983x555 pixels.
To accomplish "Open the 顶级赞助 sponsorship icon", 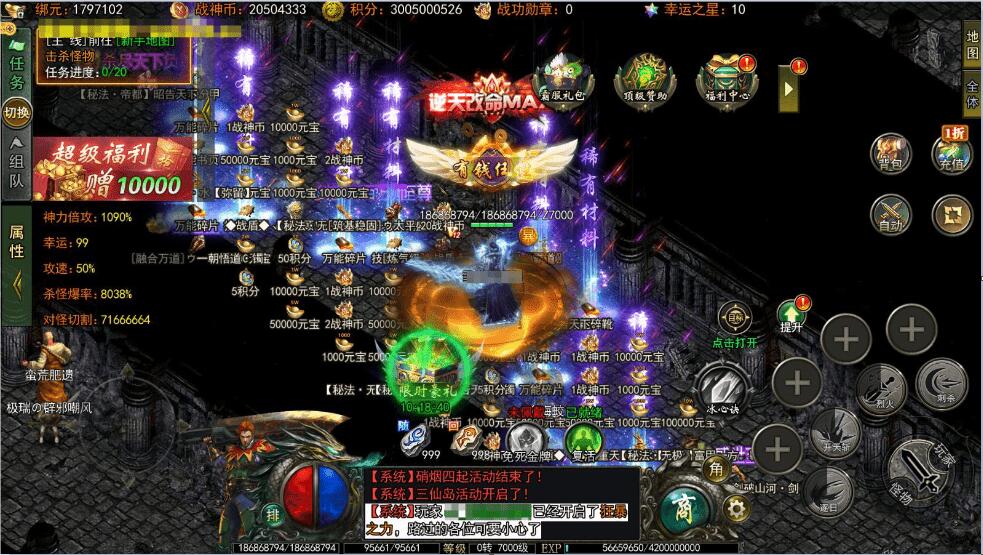I will tap(641, 76).
